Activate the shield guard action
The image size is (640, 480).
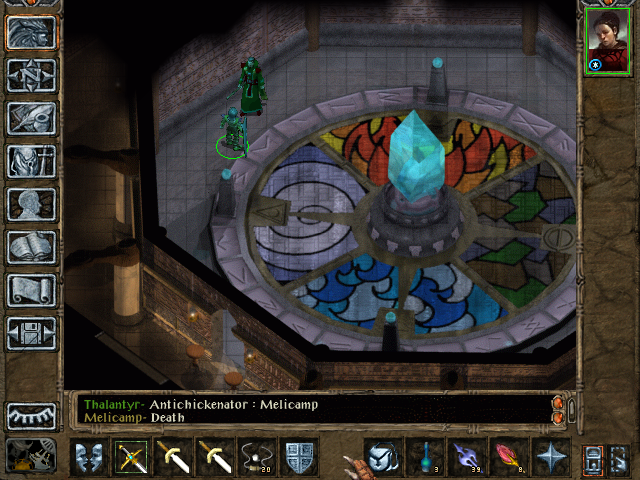(300, 457)
